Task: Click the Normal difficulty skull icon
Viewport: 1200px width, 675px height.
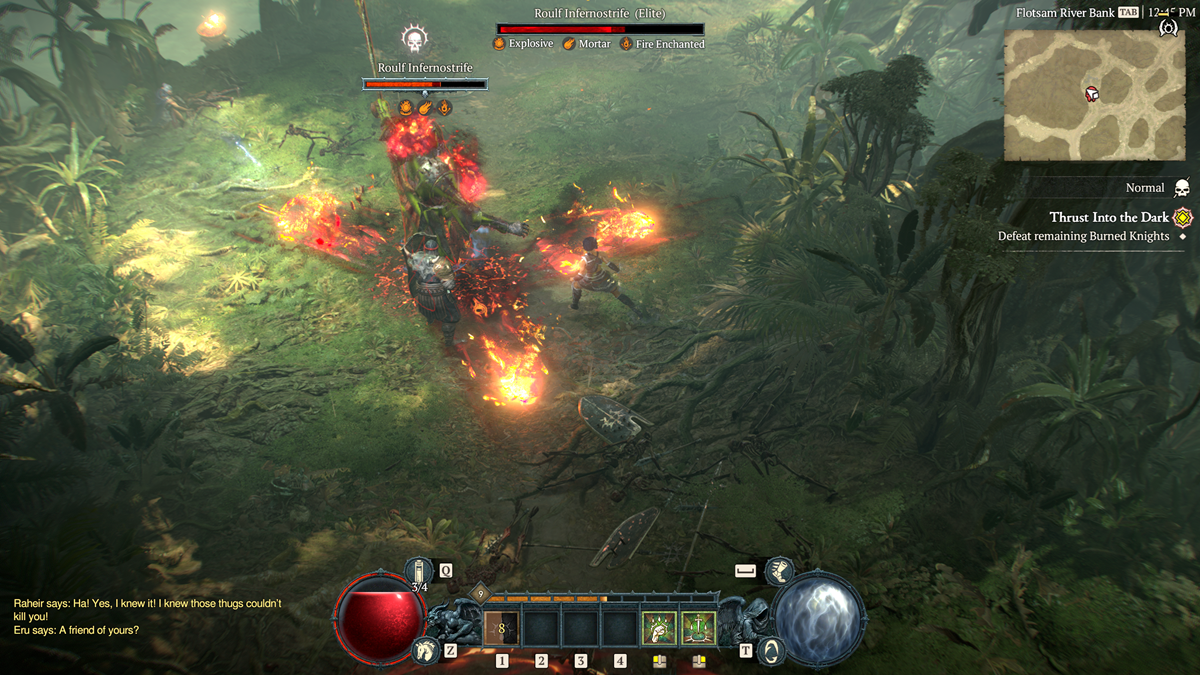Action: [x=1182, y=188]
